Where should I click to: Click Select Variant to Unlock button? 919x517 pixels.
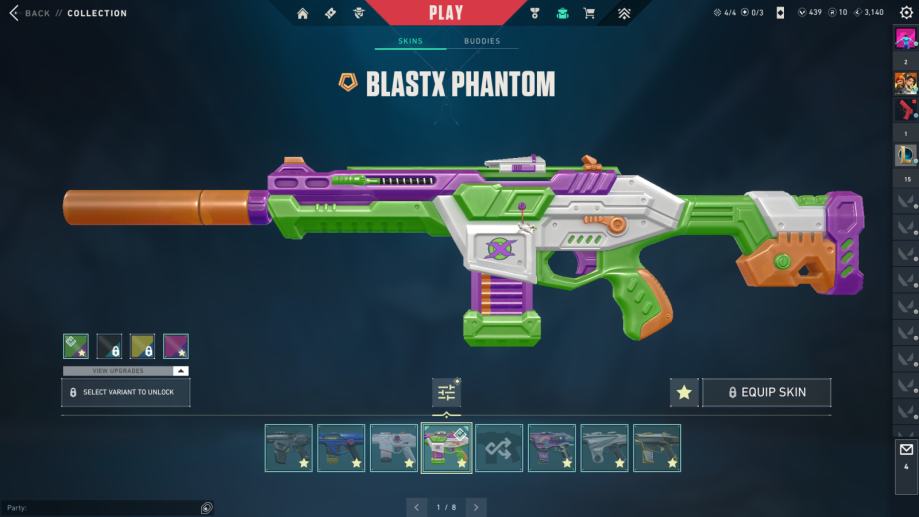pos(126,392)
